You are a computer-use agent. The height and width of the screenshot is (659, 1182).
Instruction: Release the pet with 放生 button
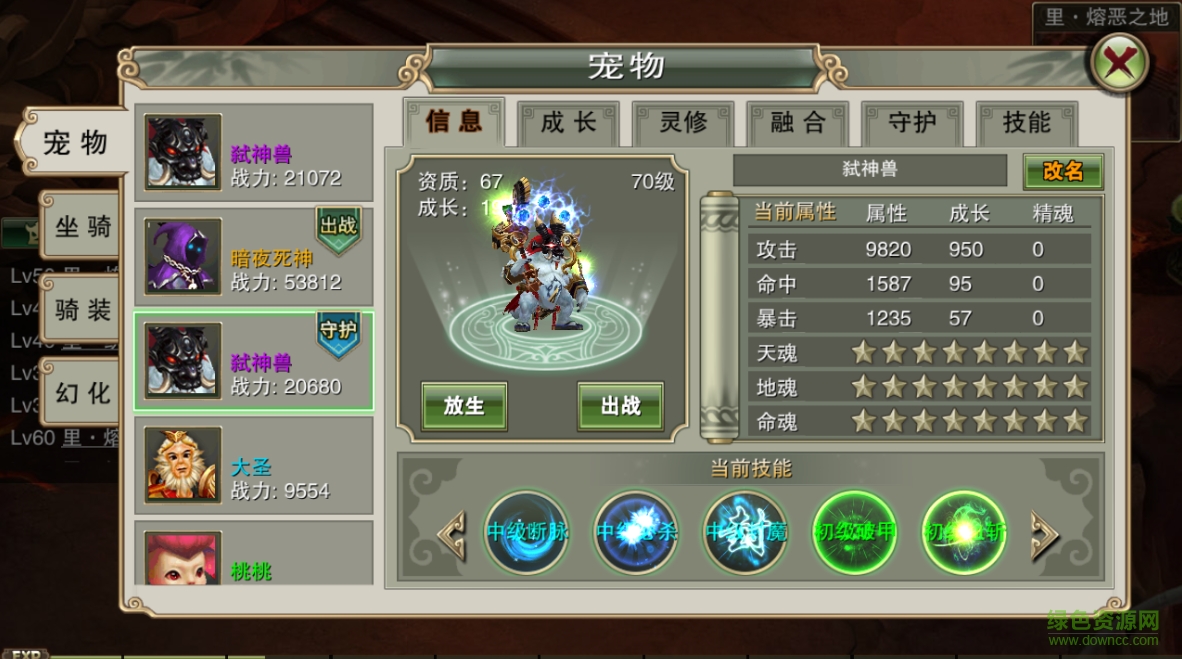click(x=463, y=406)
